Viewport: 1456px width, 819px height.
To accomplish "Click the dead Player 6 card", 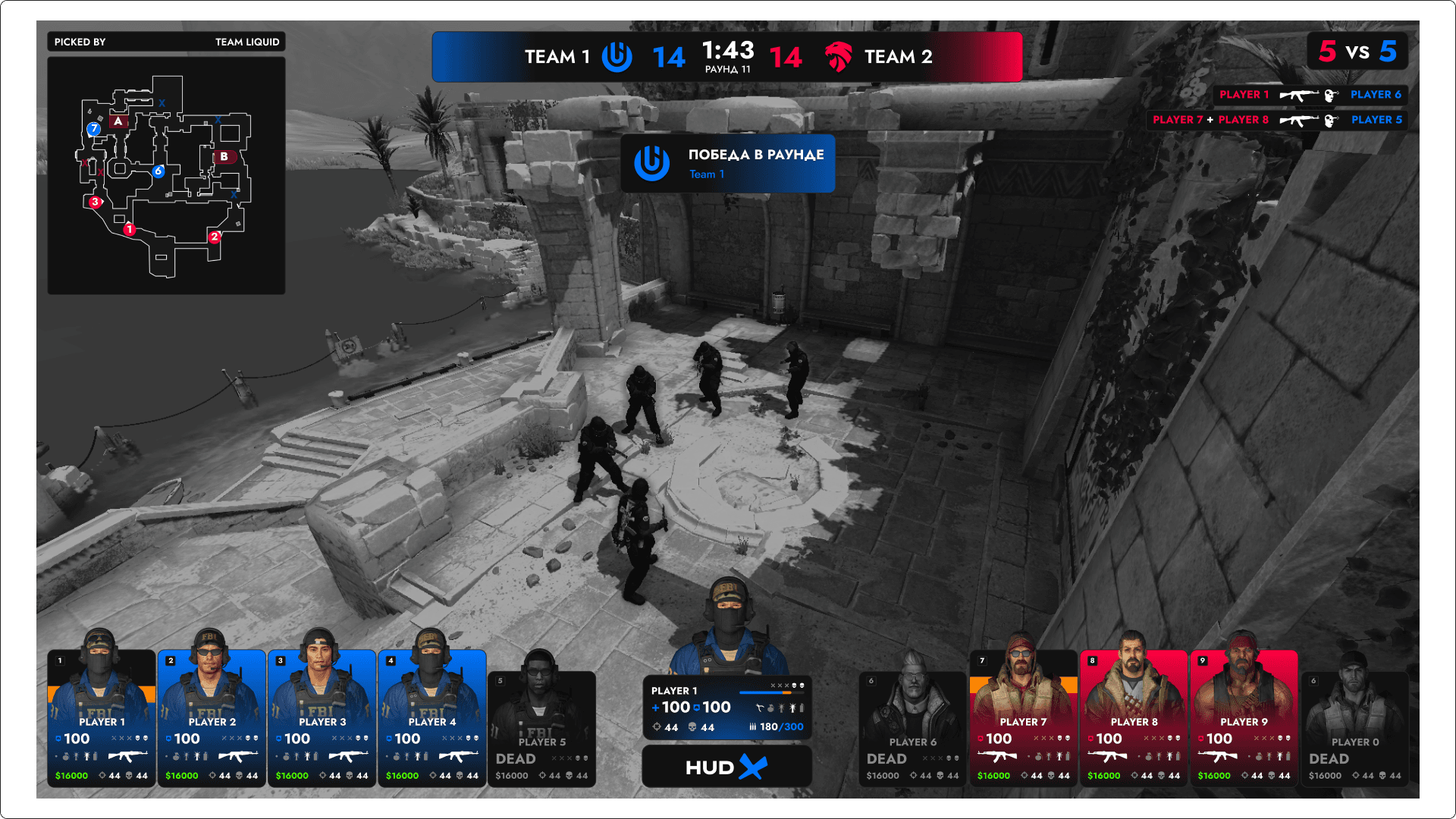I will (x=912, y=729).
